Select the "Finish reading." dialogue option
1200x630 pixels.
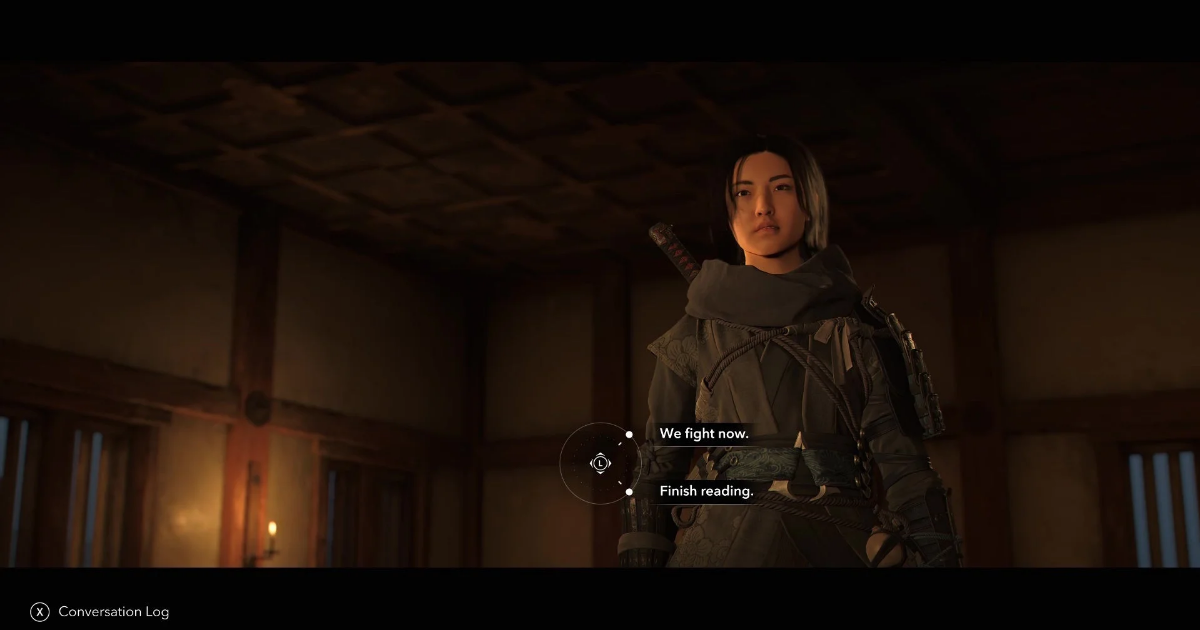[706, 491]
